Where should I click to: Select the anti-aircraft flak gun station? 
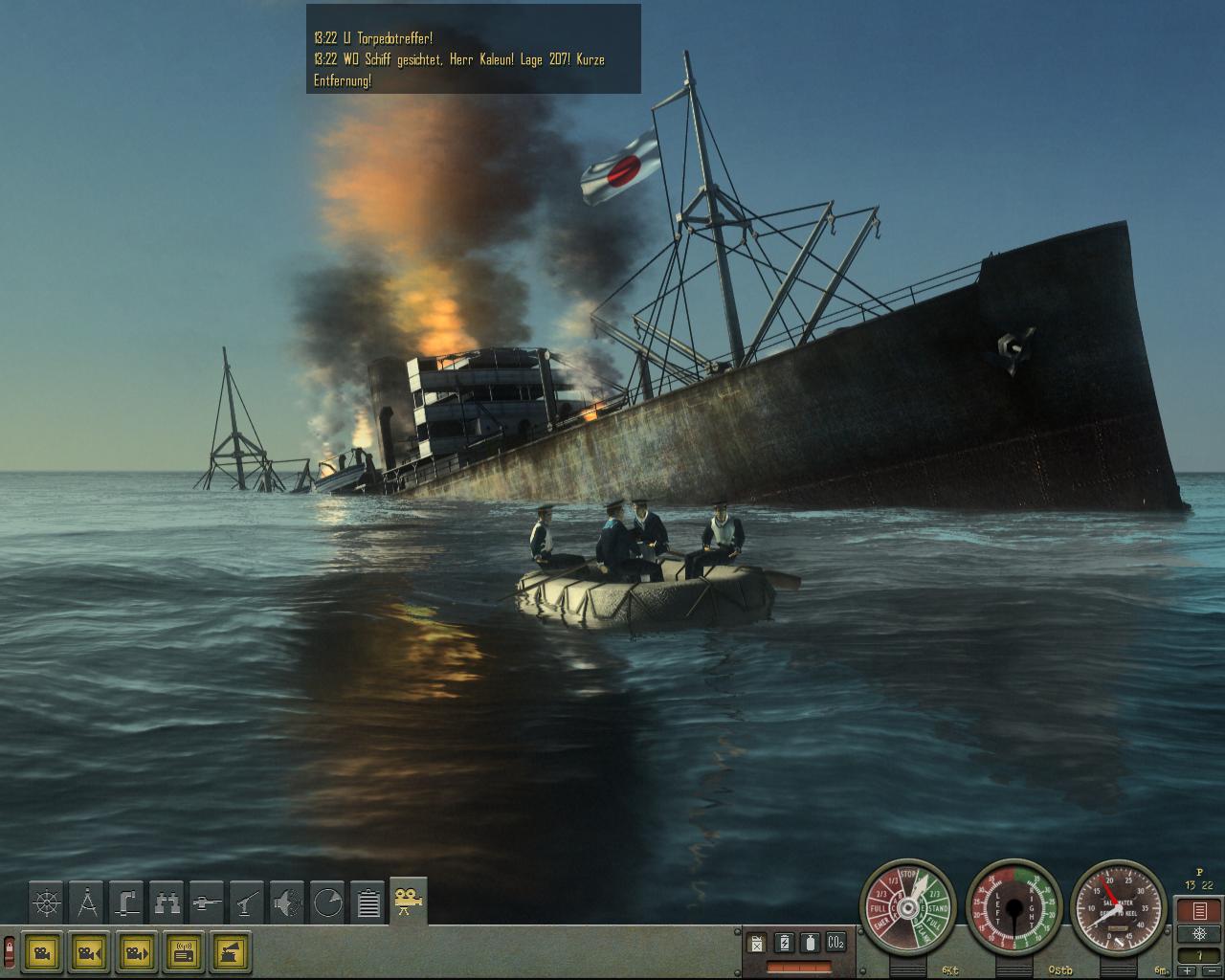pos(248,902)
